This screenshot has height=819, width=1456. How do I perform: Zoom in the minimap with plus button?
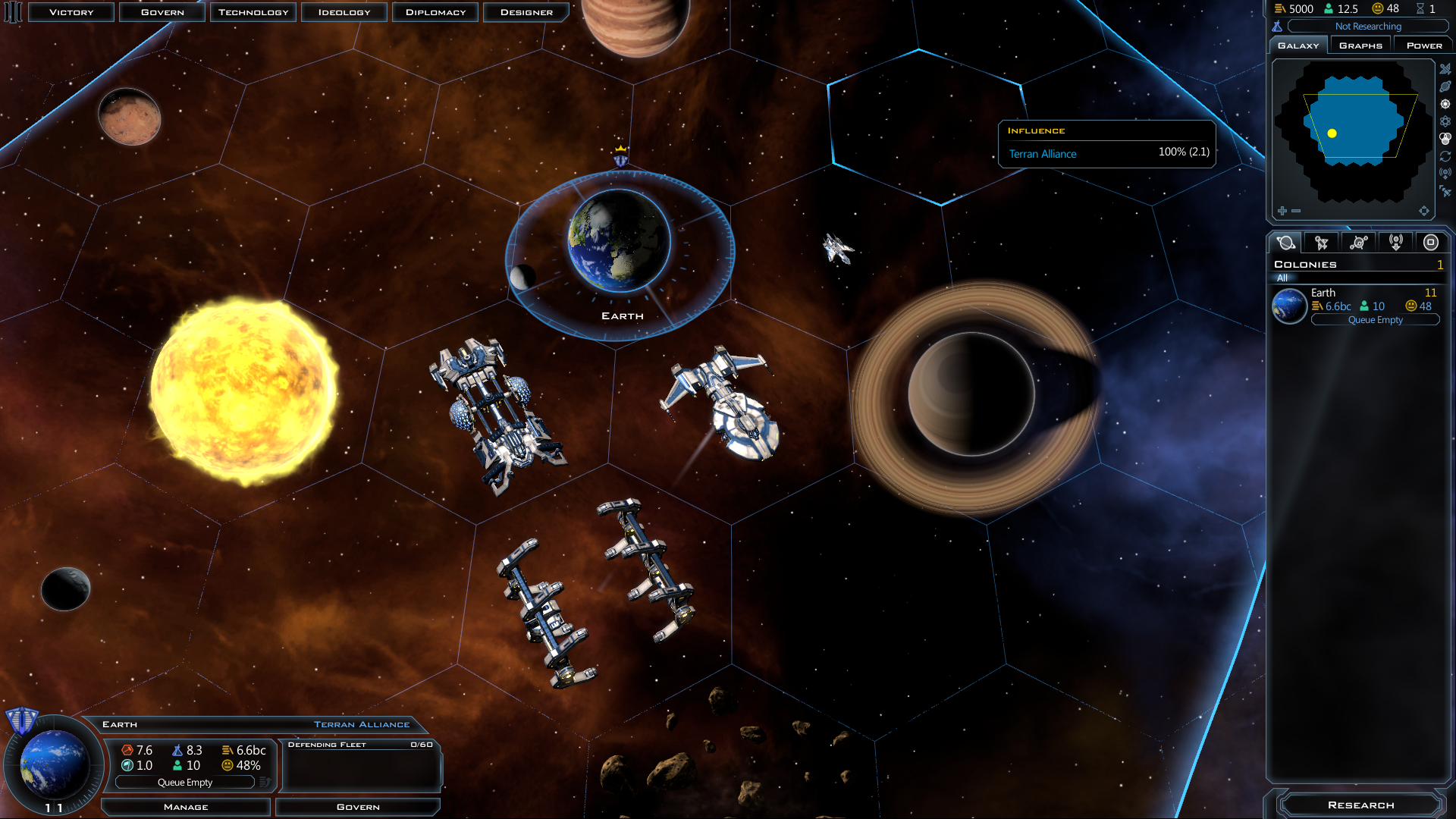(1282, 211)
